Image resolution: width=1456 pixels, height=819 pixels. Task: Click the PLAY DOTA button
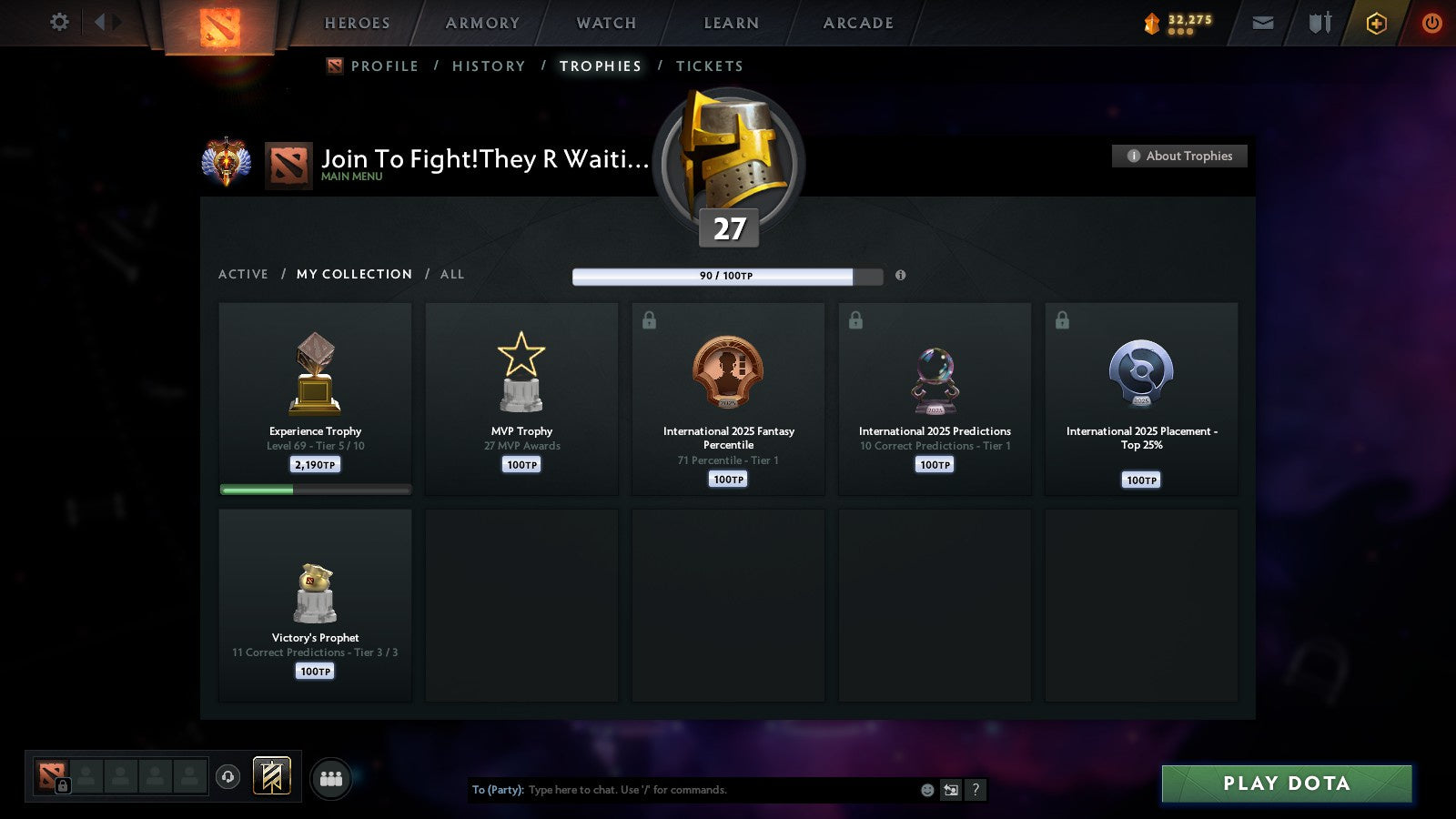click(1286, 783)
